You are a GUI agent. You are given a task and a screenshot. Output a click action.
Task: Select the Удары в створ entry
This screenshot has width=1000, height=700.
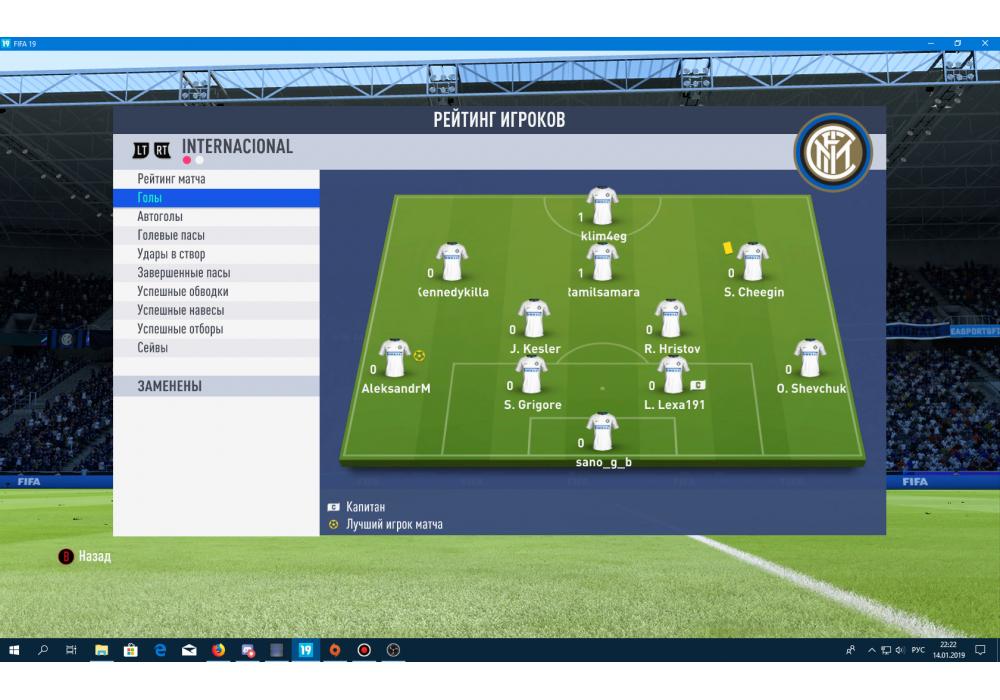tap(171, 254)
